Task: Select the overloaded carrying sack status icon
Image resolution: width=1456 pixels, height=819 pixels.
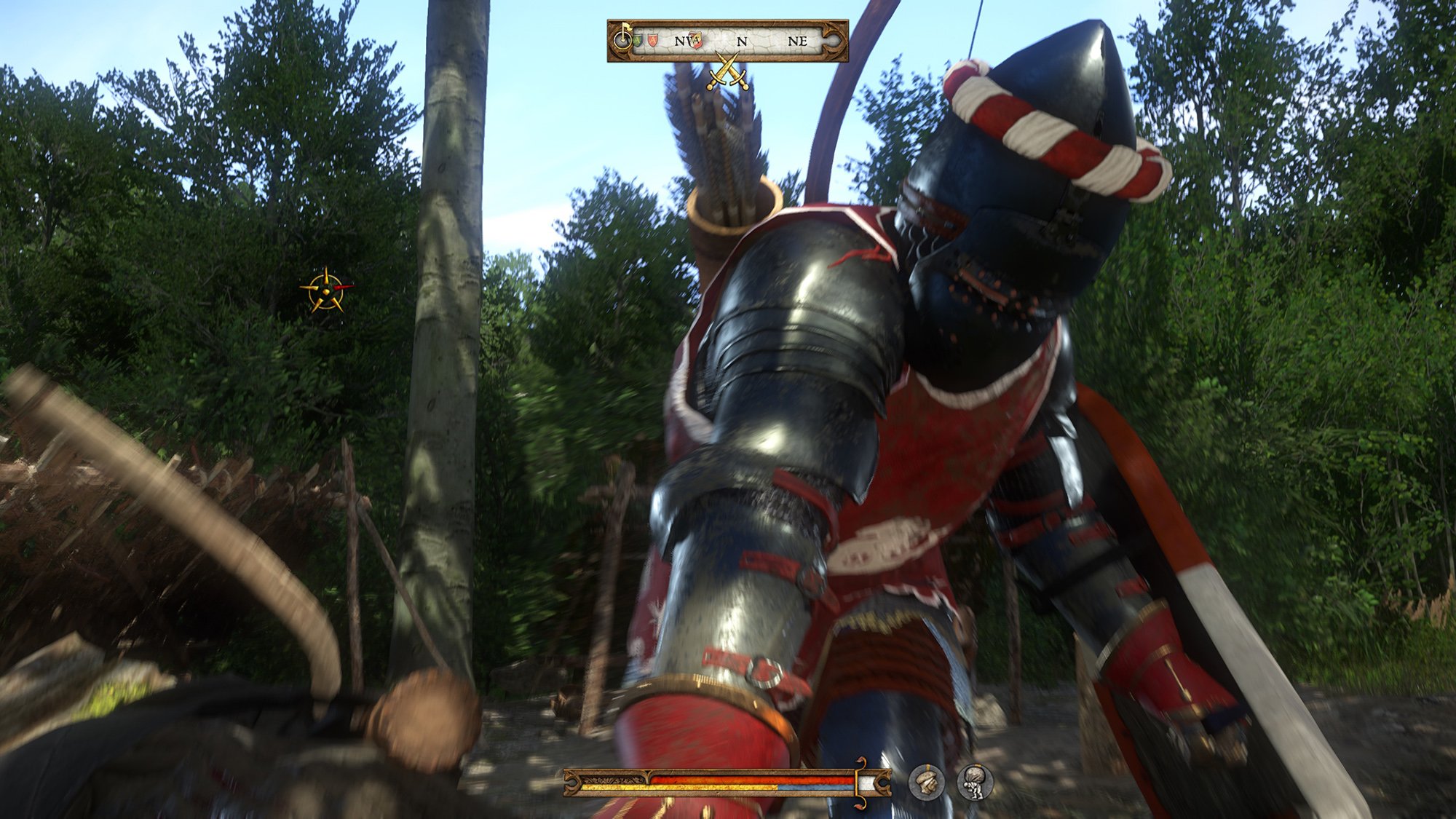Action: point(975,783)
